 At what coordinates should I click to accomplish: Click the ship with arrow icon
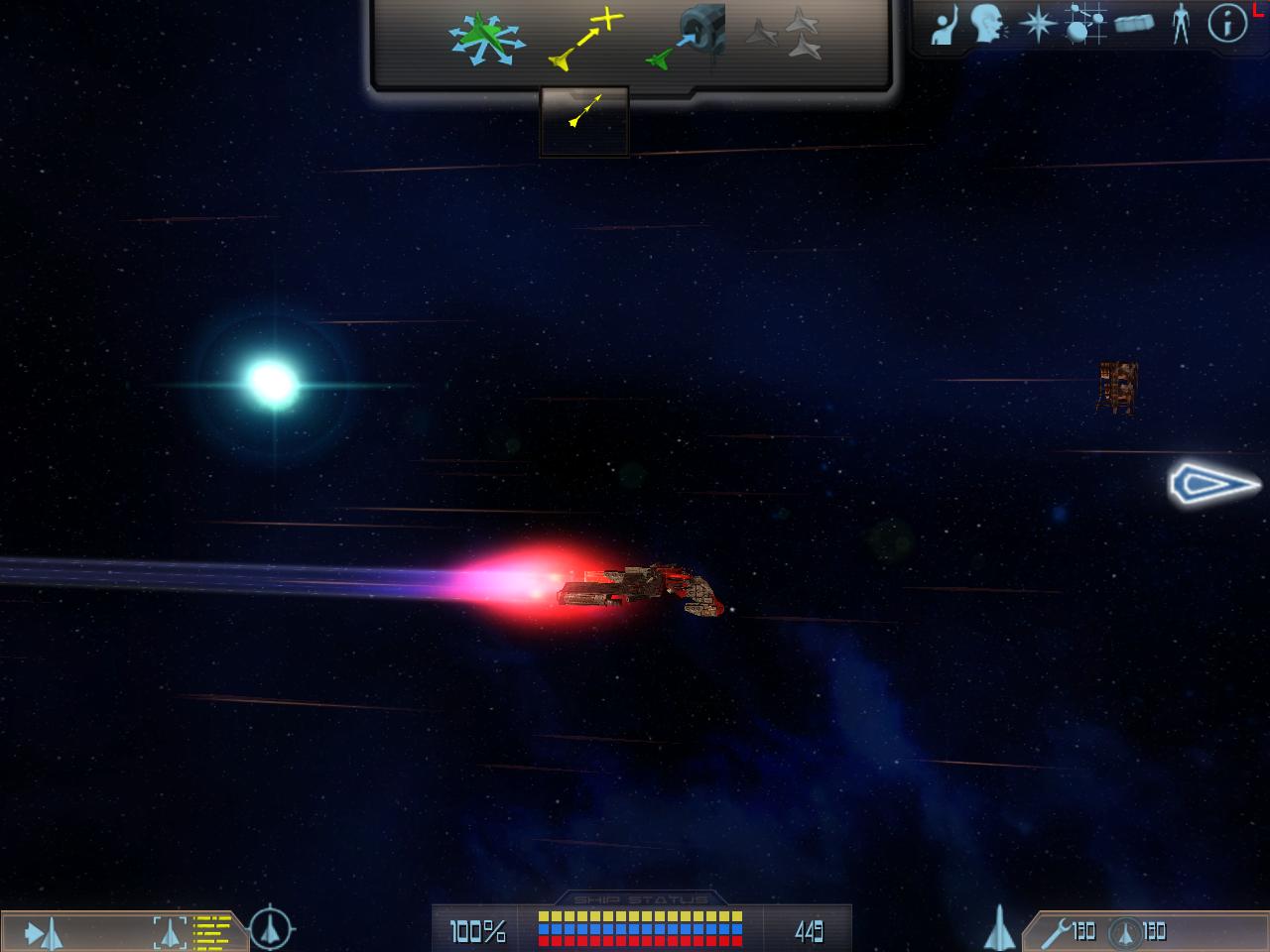pyautogui.click(x=45, y=932)
